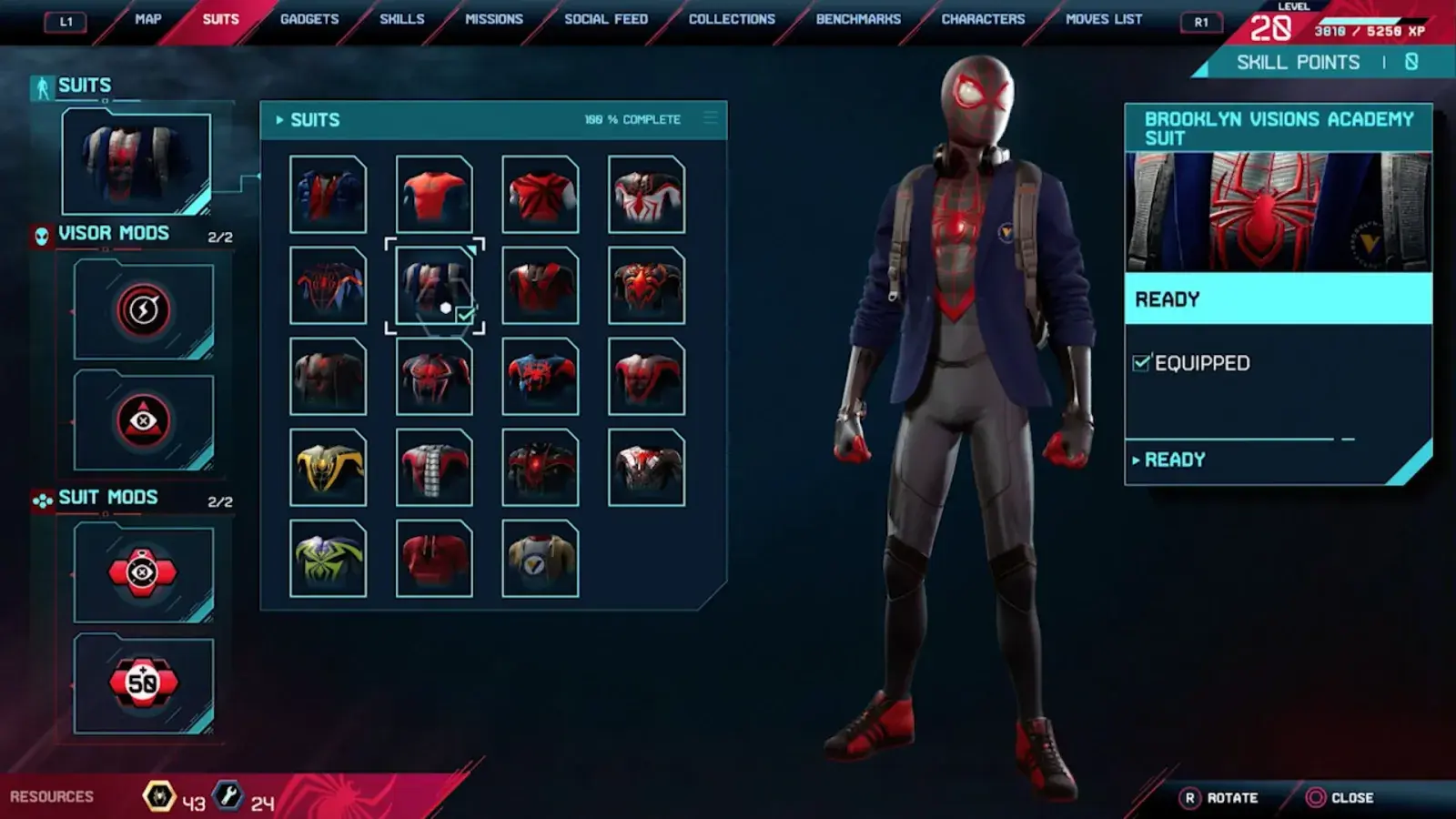Select the yellow and black suit thumbnail
Image resolution: width=1456 pixels, height=819 pixels.
coord(329,467)
